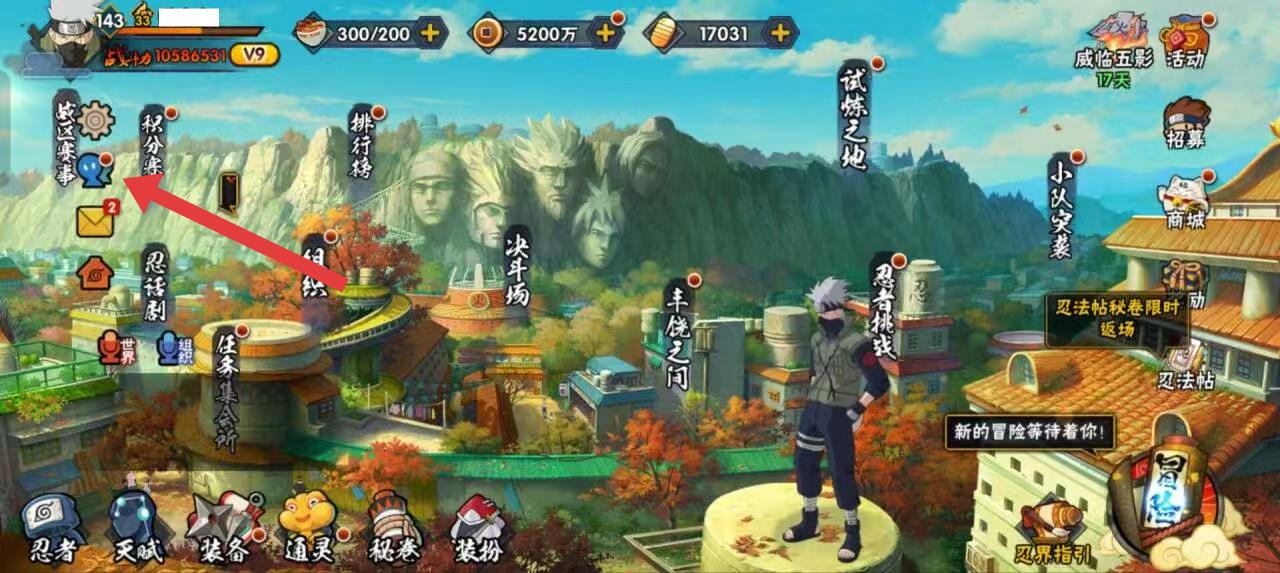Open the blue friends icon
Viewport: 1280px width, 573px height.
[95, 170]
